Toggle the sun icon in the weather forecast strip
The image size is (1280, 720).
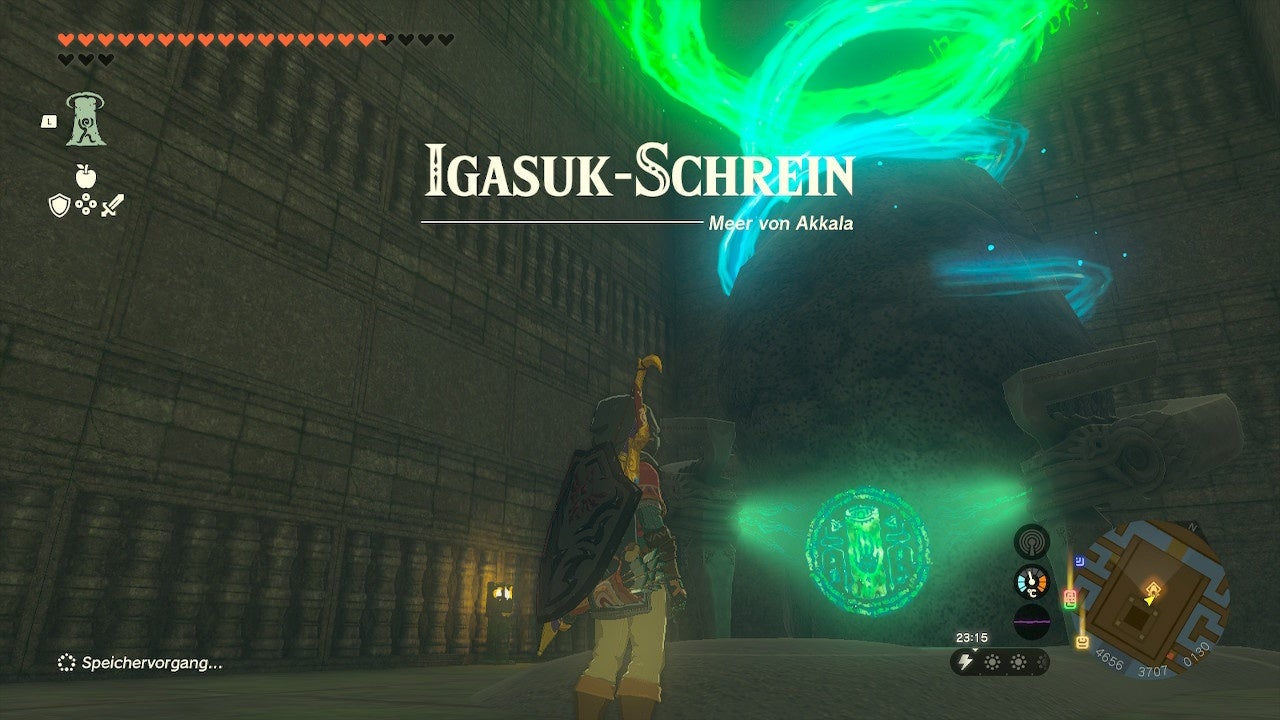pyautogui.click(x=993, y=661)
